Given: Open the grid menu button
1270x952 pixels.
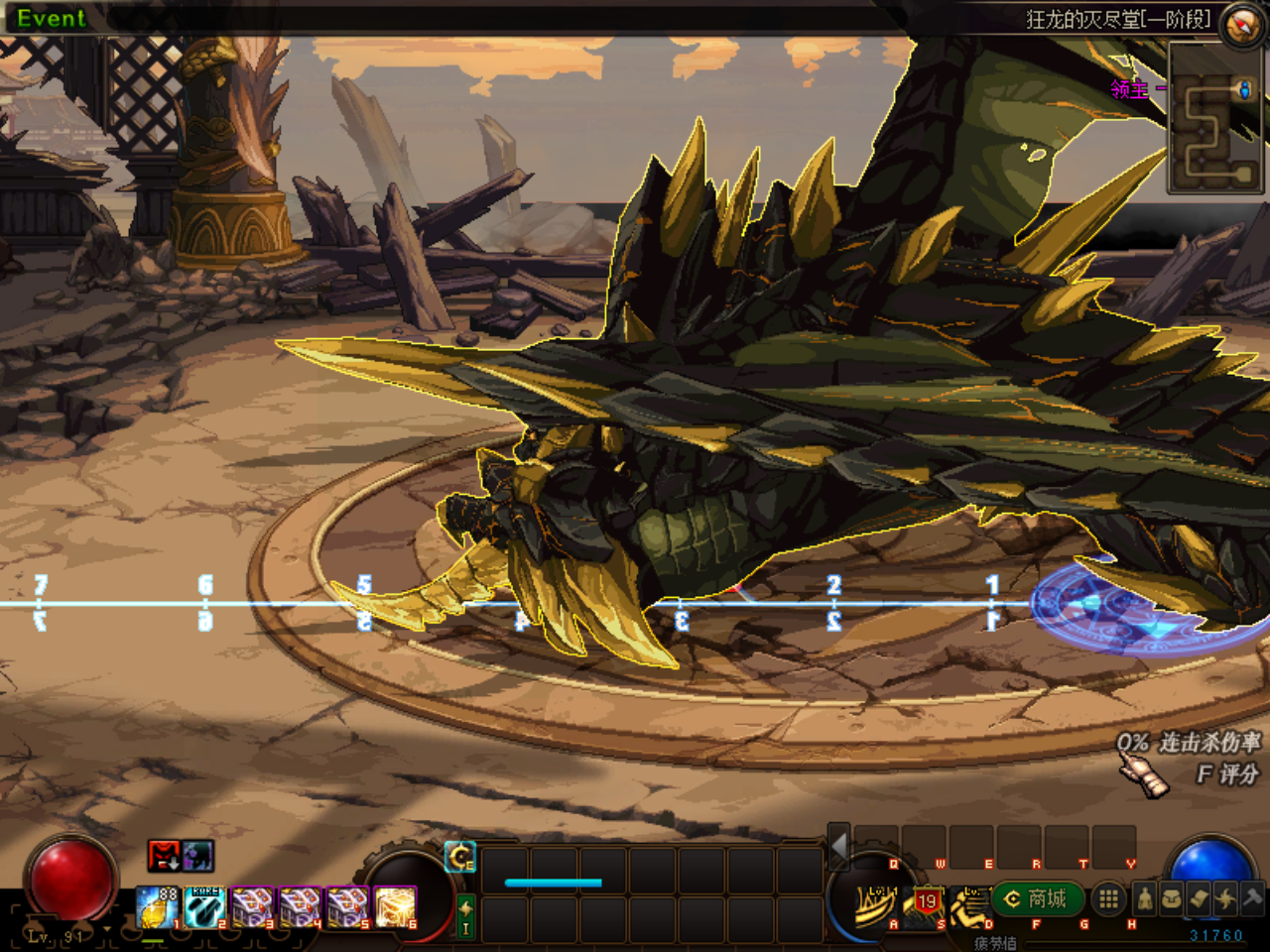Looking at the screenshot, I should 1108,899.
